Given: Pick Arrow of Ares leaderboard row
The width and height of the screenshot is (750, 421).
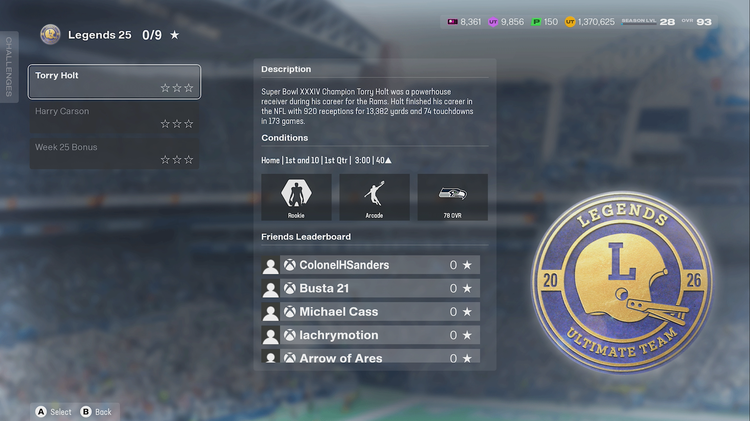Looking at the screenshot, I should click(x=370, y=357).
